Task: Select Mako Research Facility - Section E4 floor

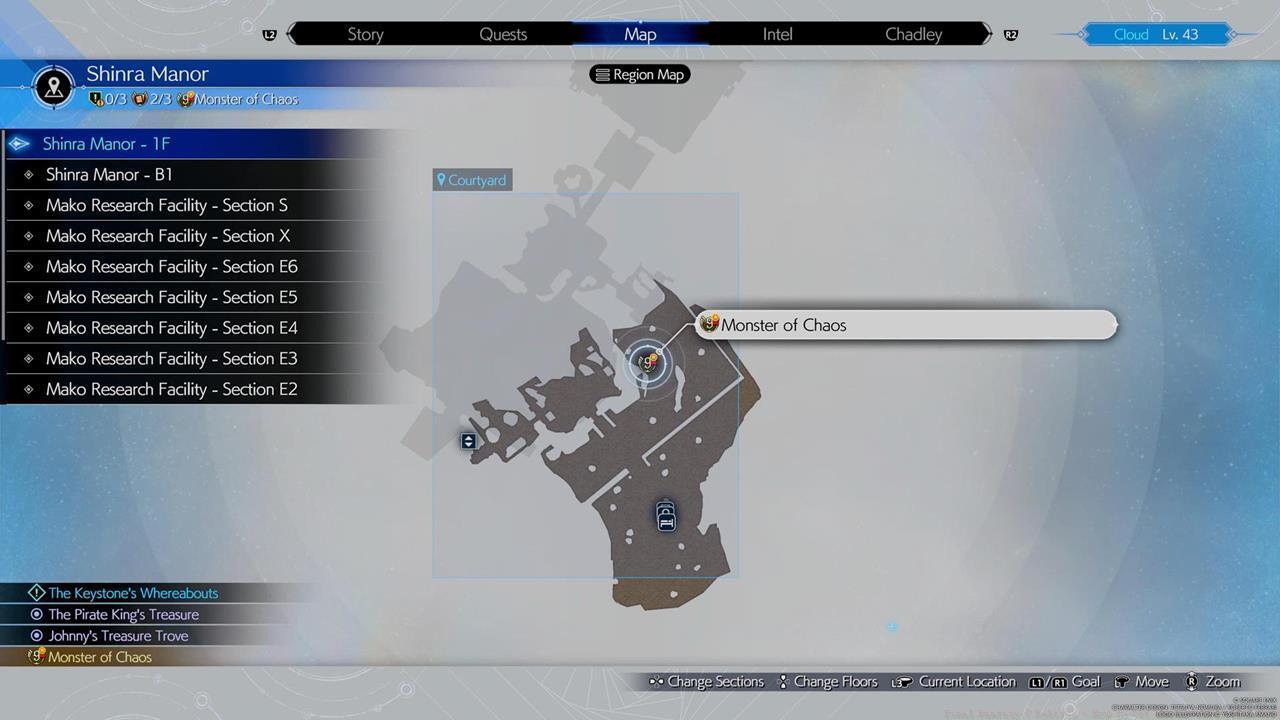Action: [x=171, y=327]
